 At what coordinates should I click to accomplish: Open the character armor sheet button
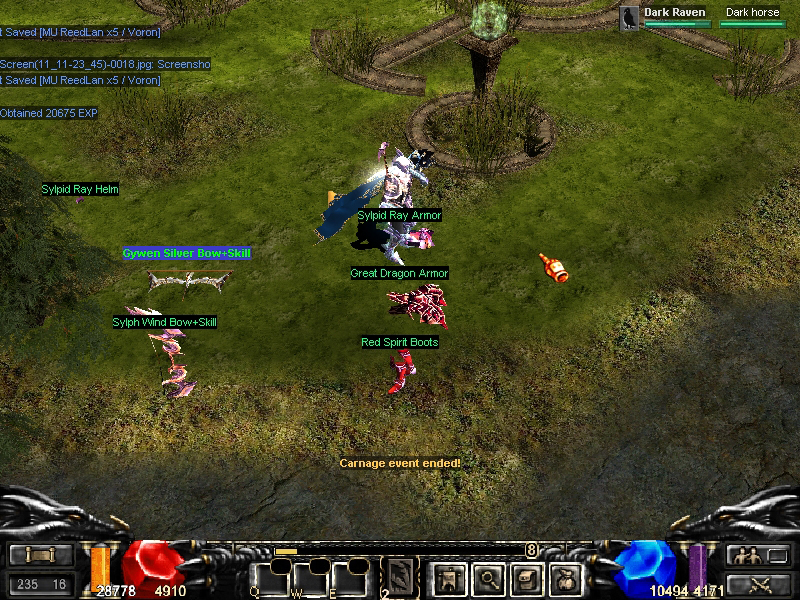click(x=448, y=577)
